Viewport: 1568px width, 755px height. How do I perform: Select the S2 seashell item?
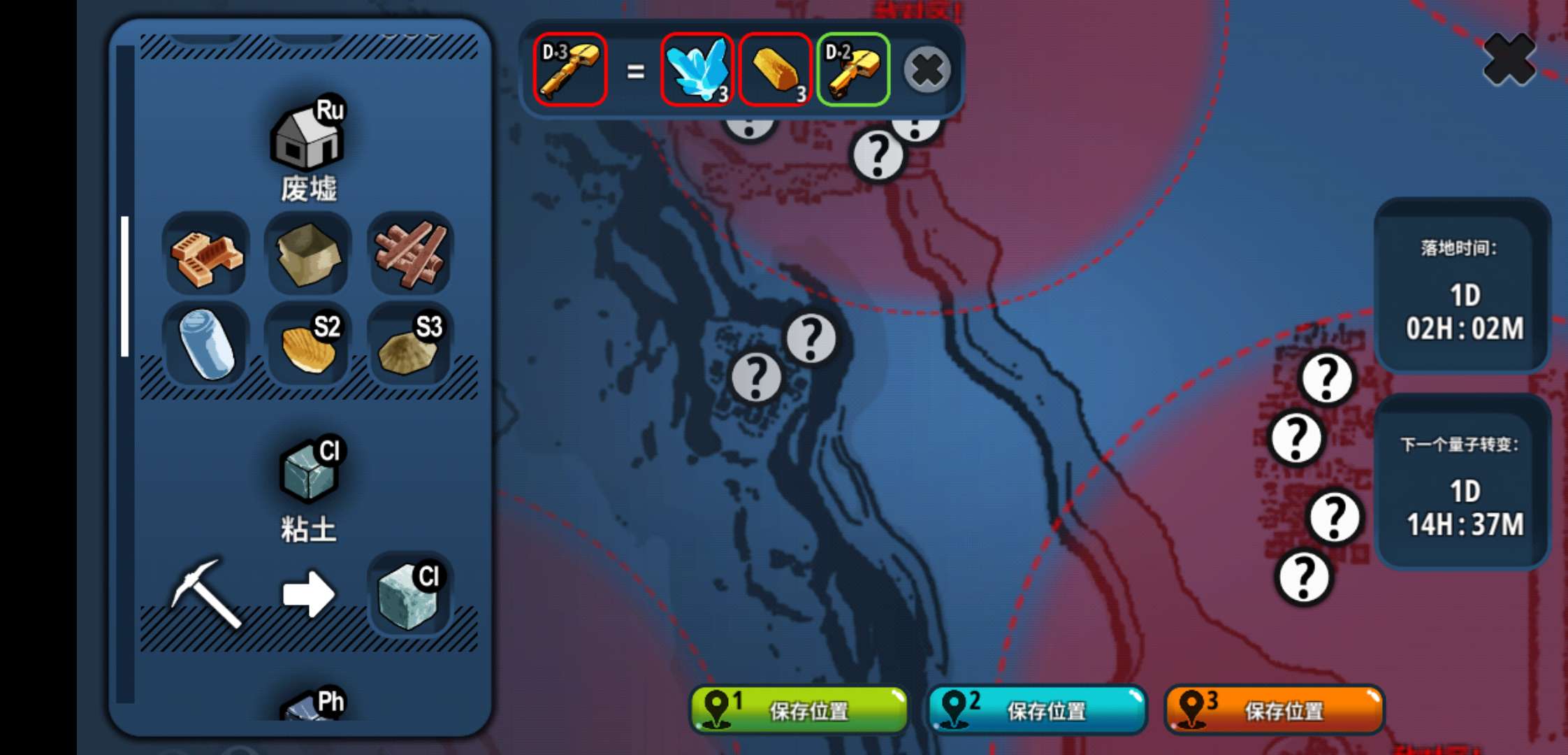tap(308, 344)
